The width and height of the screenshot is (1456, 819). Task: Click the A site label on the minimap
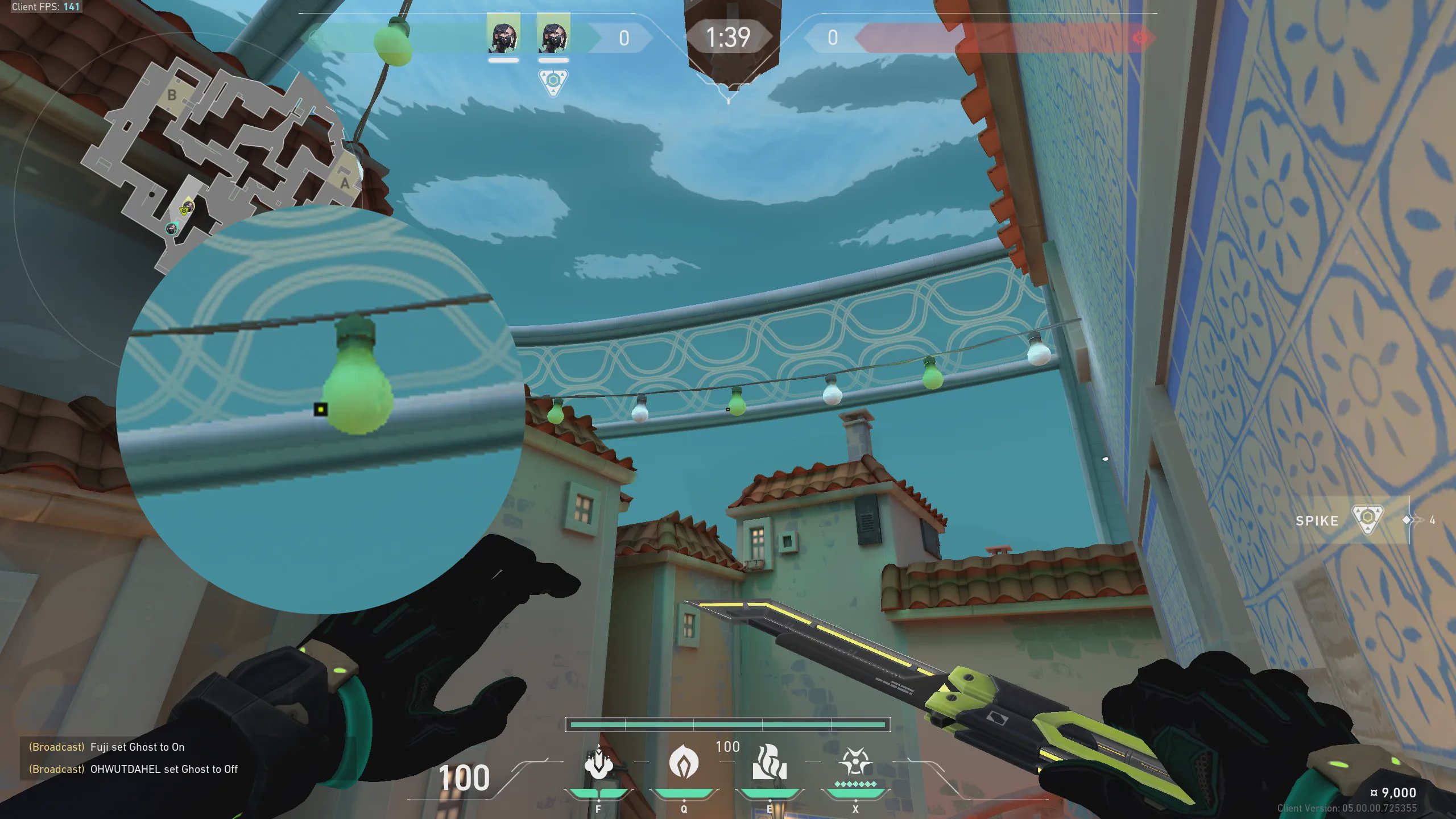coord(345,183)
